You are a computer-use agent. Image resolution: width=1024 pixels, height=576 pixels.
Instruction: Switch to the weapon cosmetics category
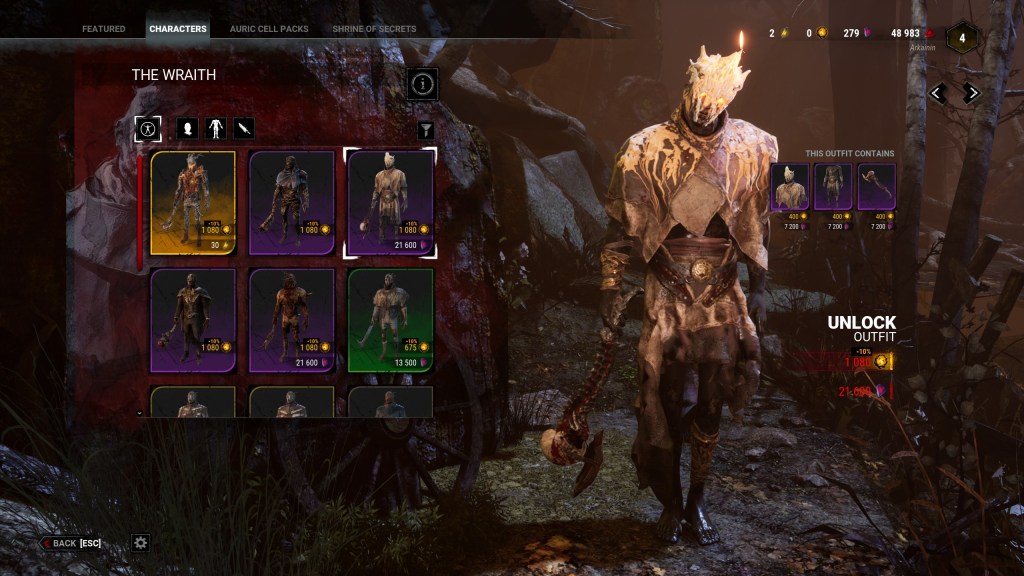coord(244,129)
